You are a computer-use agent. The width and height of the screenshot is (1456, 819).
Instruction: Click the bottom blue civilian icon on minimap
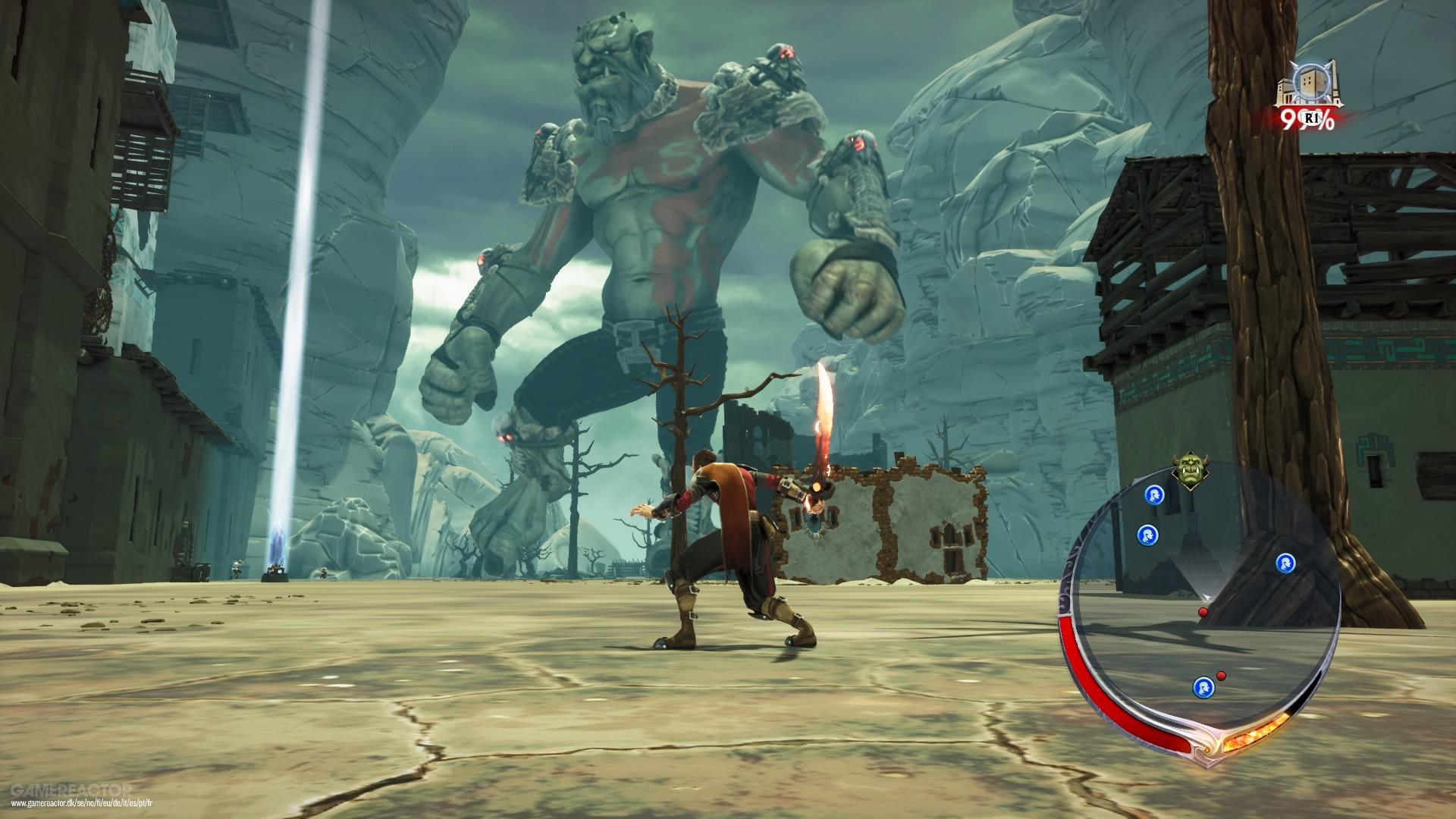point(1204,686)
